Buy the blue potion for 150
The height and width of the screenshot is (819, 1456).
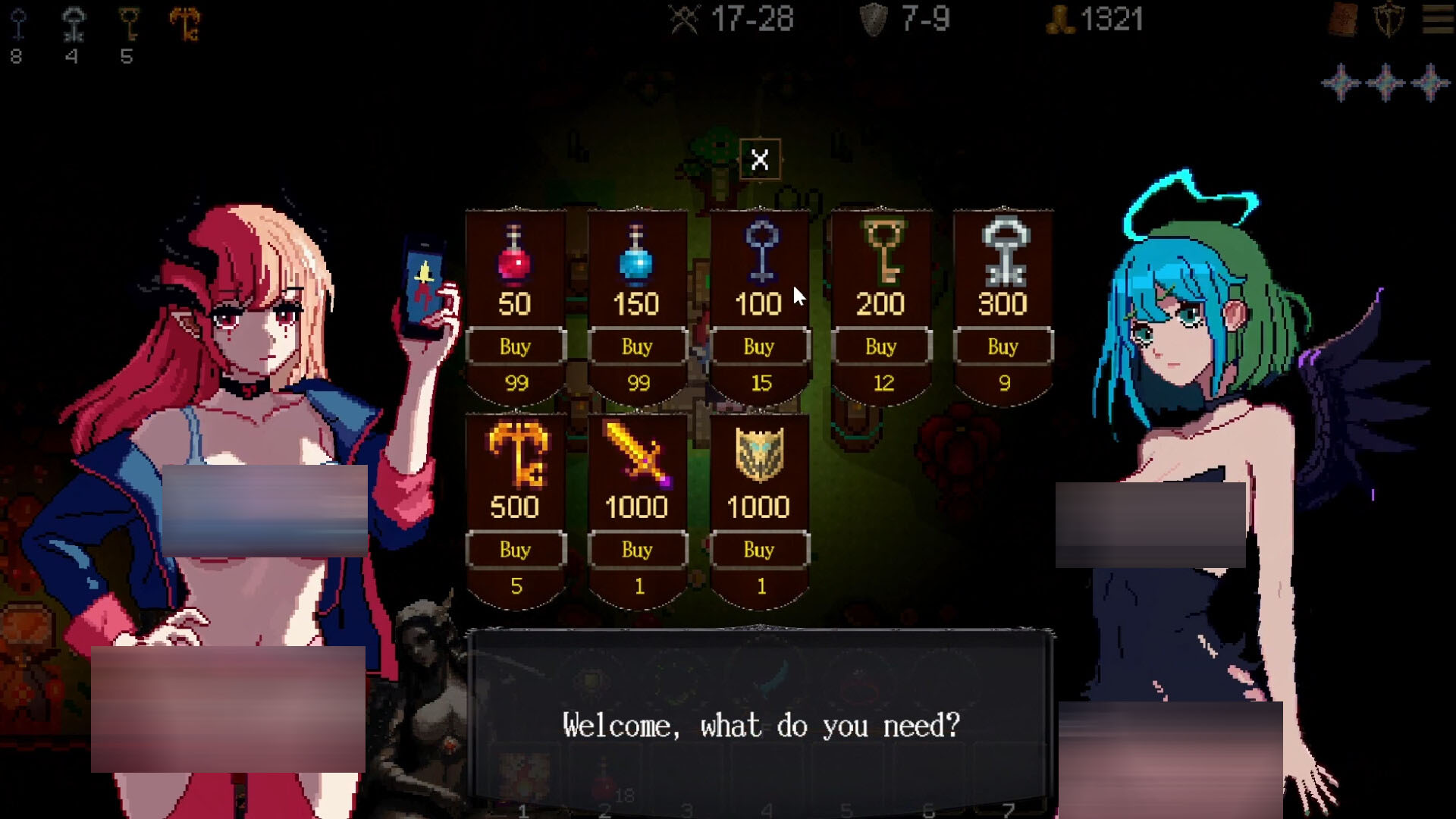[637, 347]
